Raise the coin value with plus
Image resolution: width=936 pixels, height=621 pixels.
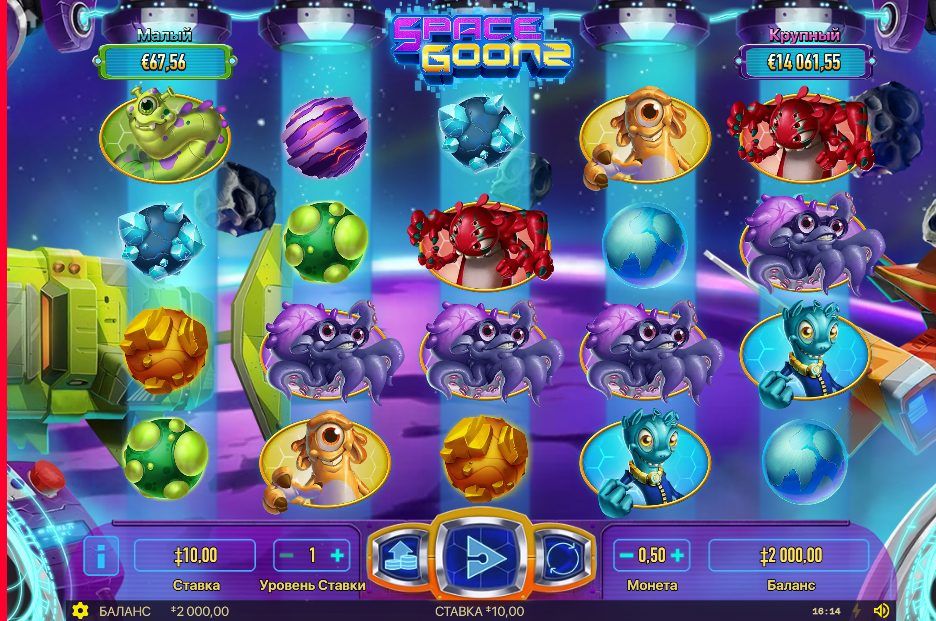[677, 555]
